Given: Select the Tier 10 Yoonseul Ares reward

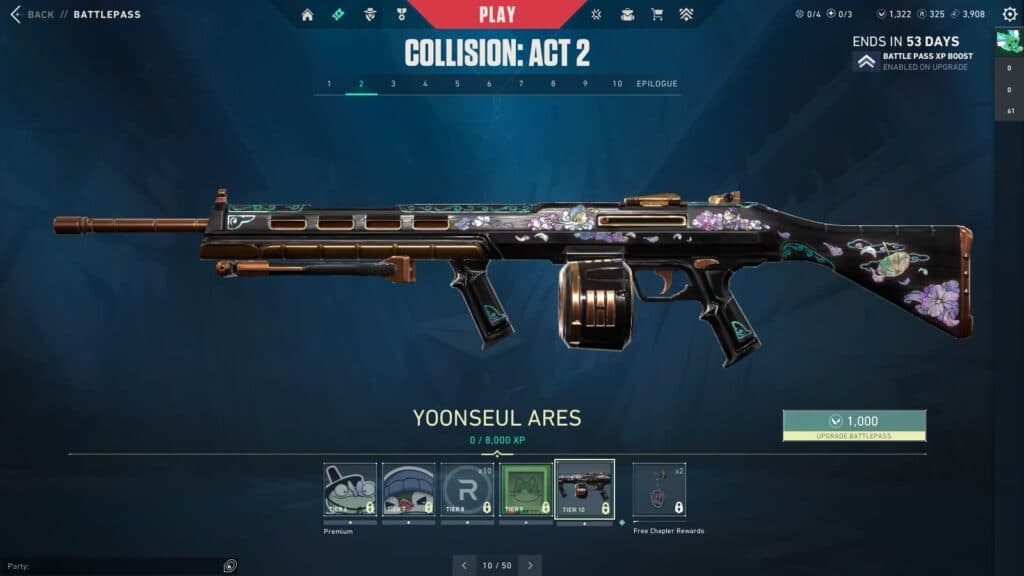Looking at the screenshot, I should pyautogui.click(x=584, y=490).
